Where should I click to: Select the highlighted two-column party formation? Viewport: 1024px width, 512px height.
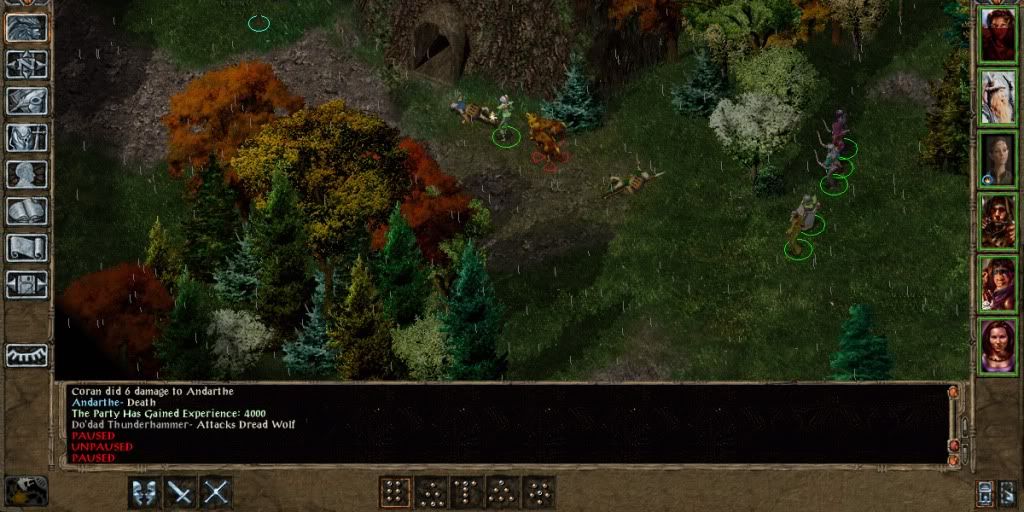coord(395,491)
